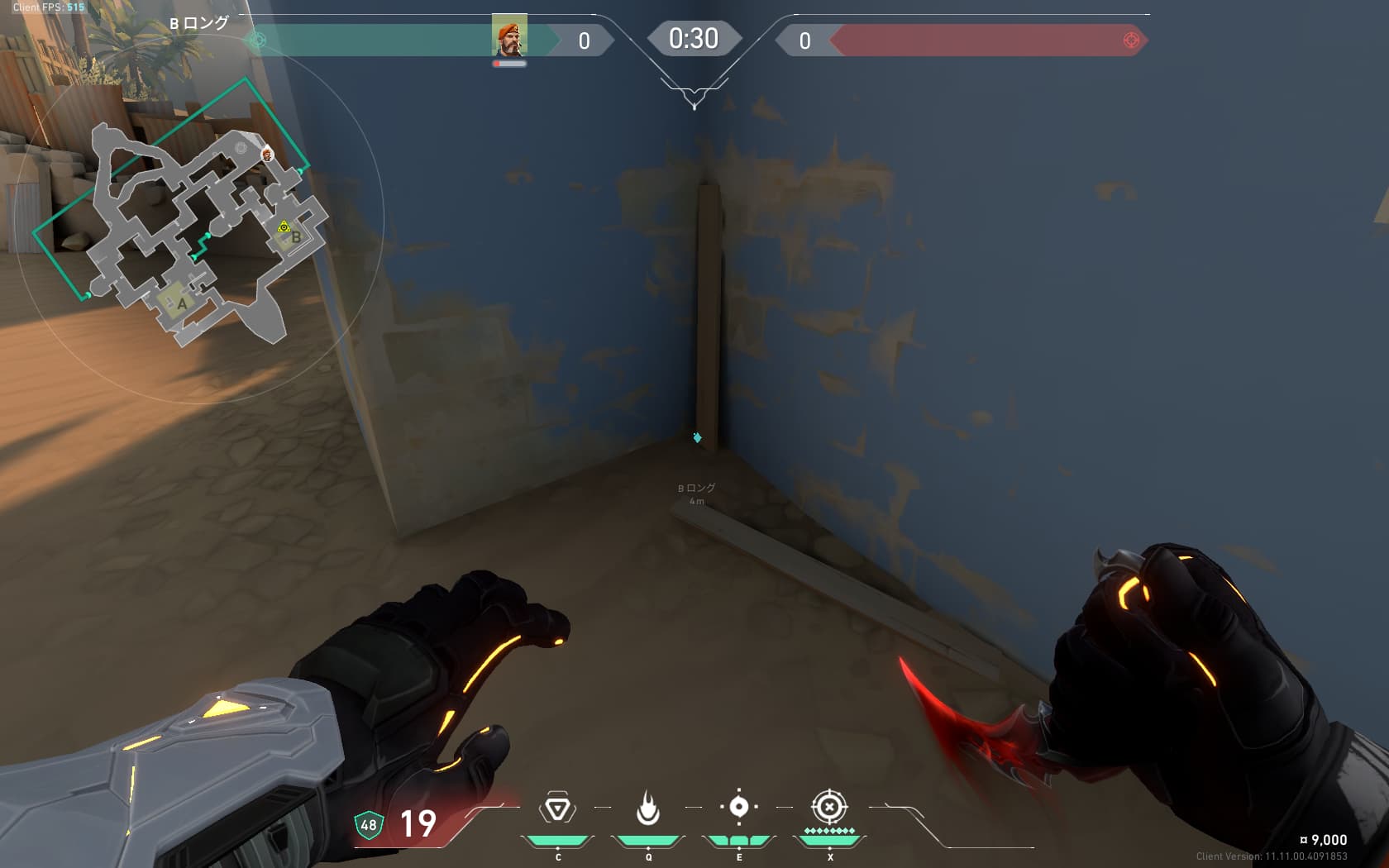
Task: Activate the Sky Smoke ability icon
Action: (739, 807)
